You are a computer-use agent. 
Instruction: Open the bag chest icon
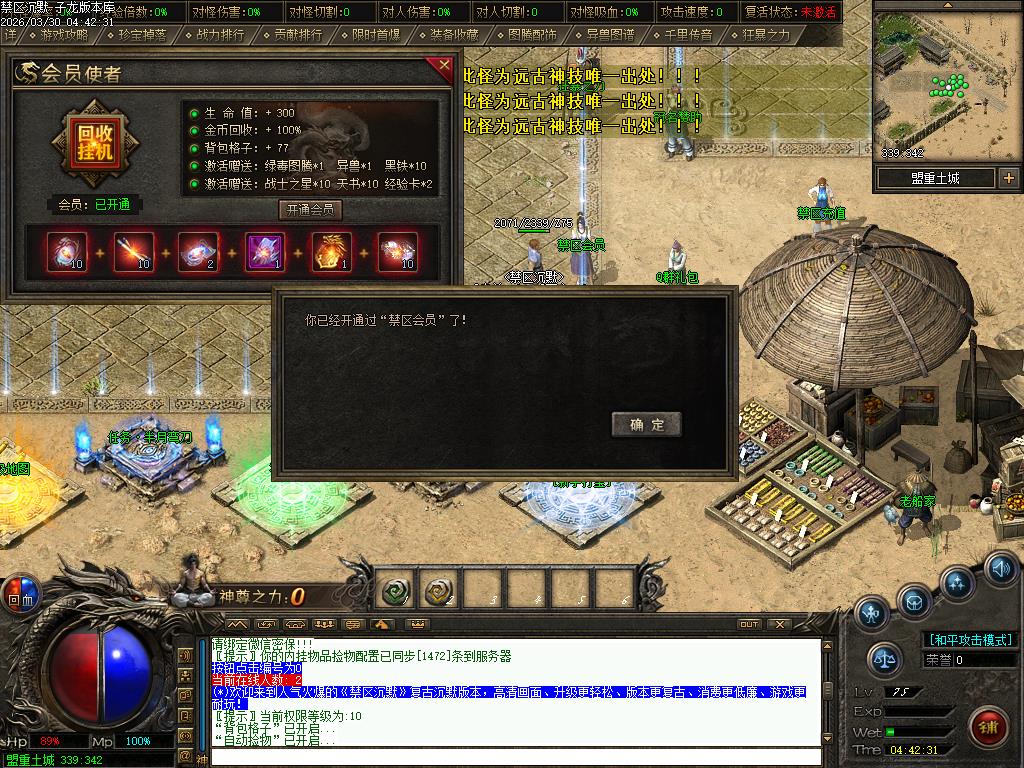pos(914,602)
